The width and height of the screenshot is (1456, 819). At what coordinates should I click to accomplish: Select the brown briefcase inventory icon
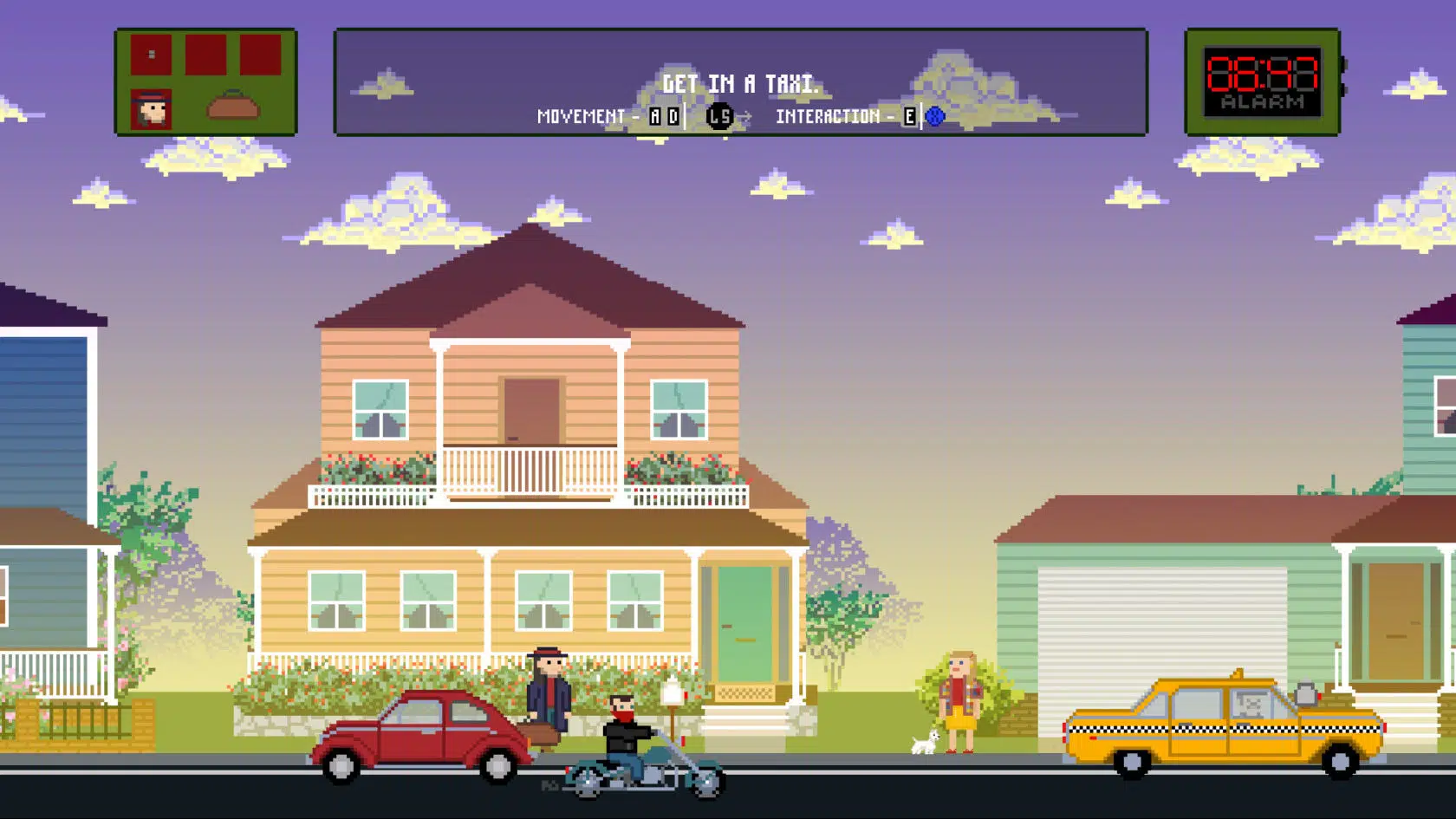point(233,106)
